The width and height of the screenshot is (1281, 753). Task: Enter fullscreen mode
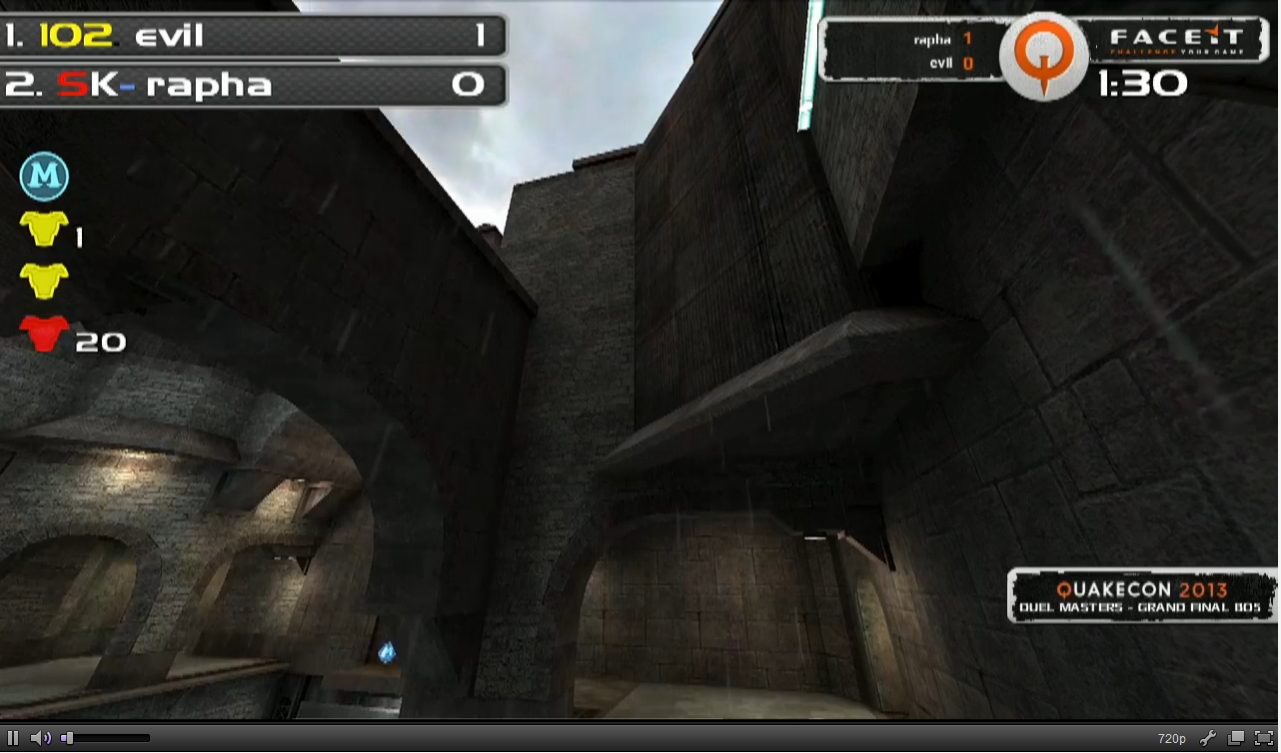1263,738
